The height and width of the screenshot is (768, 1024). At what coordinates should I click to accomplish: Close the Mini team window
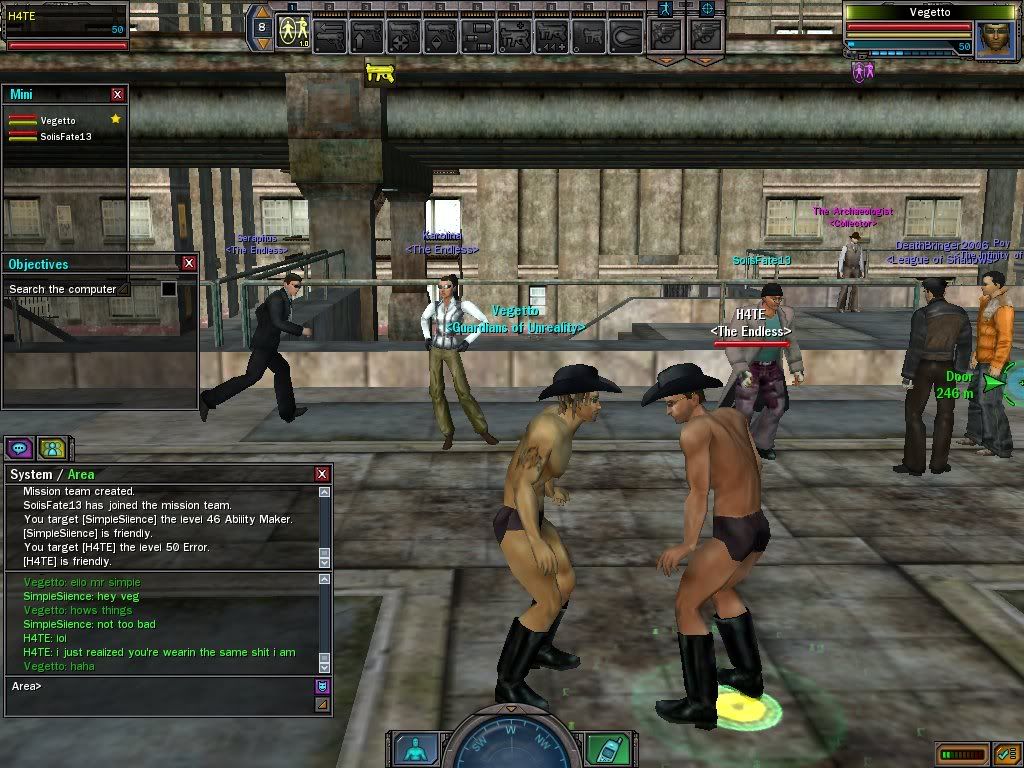pyautogui.click(x=118, y=94)
